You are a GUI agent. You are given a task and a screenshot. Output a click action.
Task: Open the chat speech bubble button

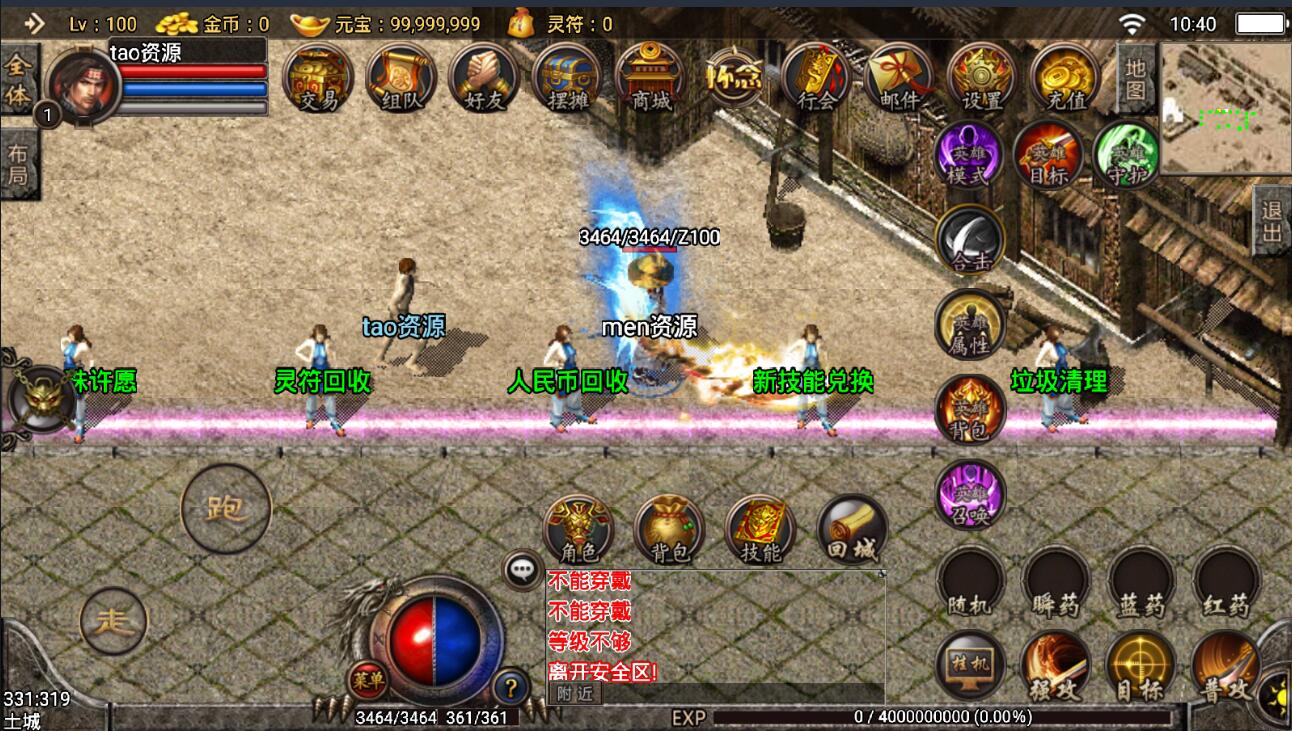coord(523,570)
